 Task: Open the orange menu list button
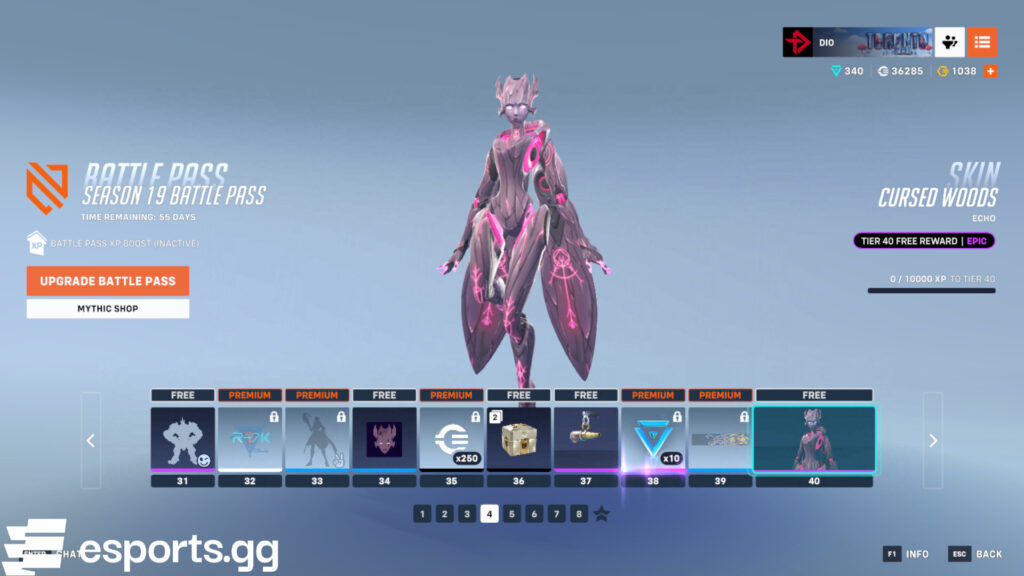coord(982,42)
